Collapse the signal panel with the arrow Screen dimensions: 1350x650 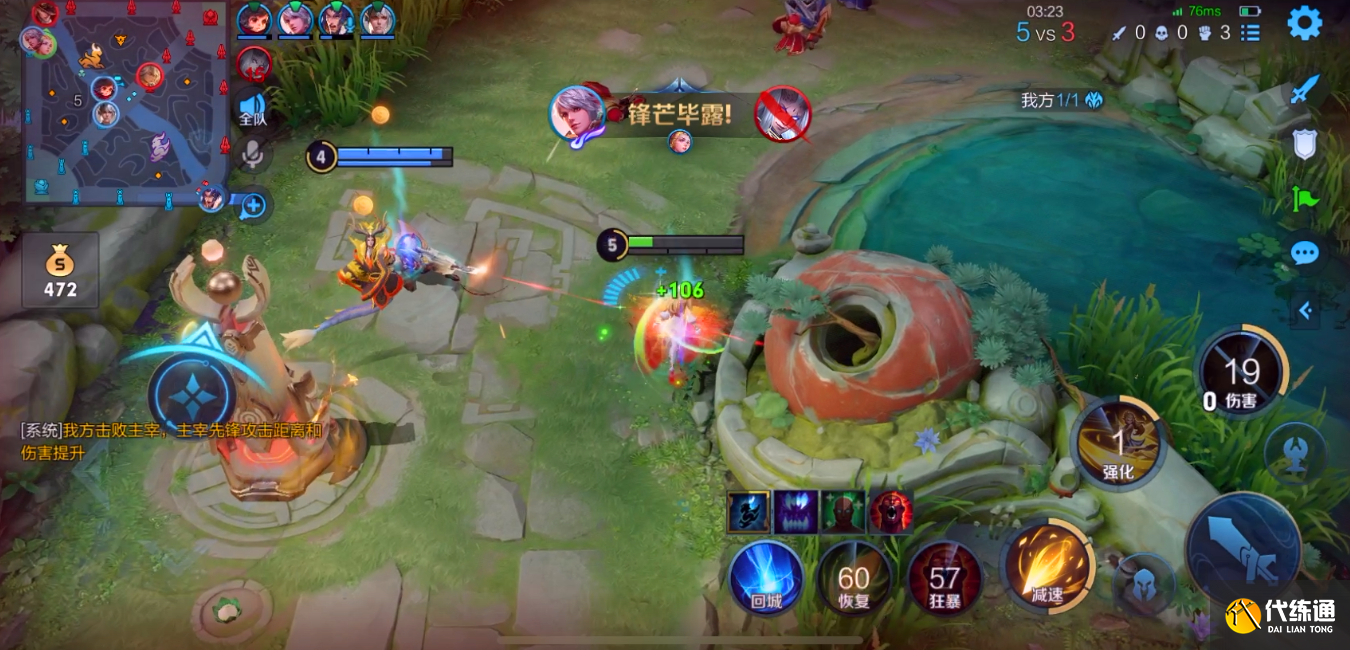point(1304,311)
